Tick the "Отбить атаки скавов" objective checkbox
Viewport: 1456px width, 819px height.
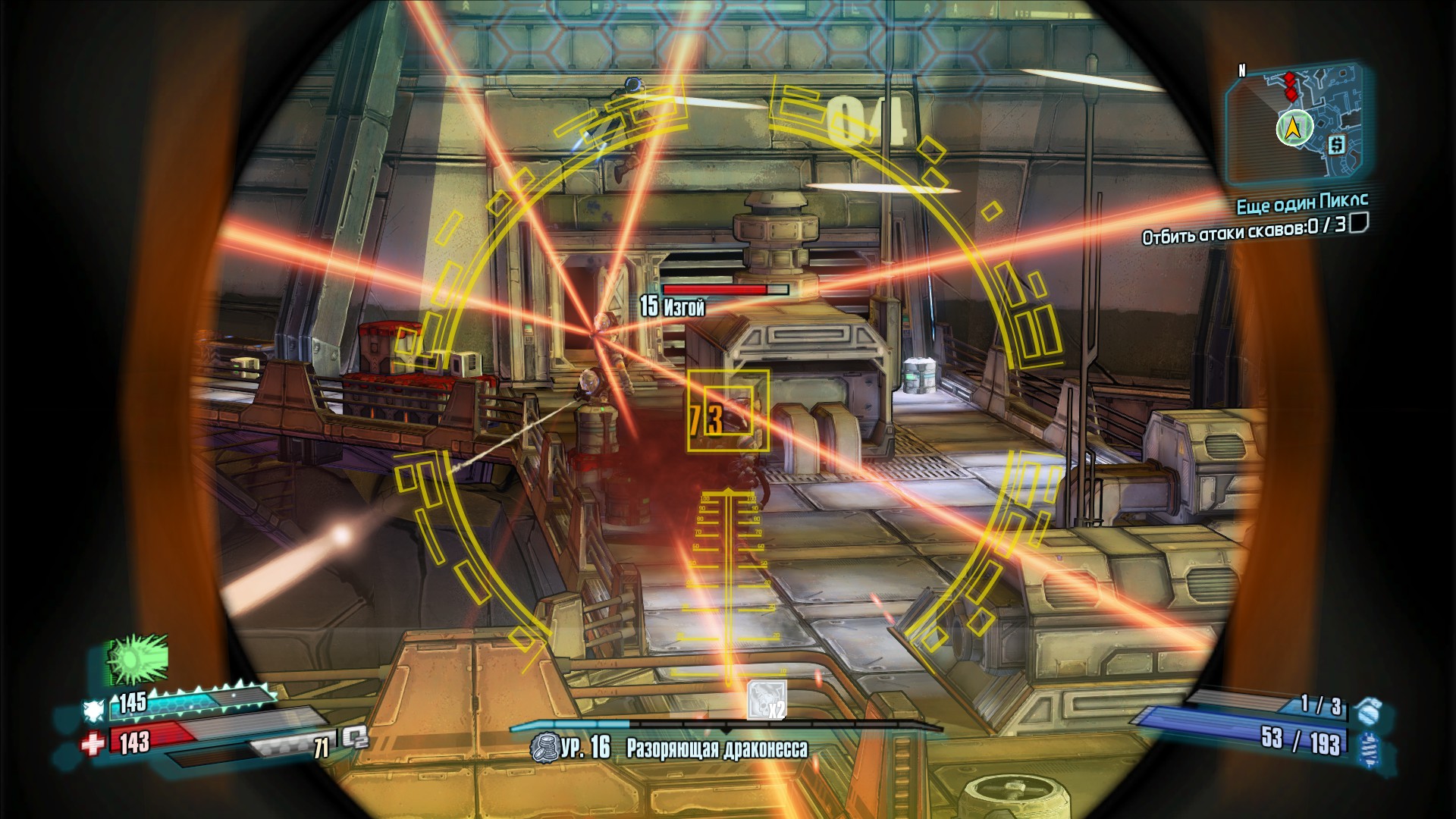click(1359, 222)
